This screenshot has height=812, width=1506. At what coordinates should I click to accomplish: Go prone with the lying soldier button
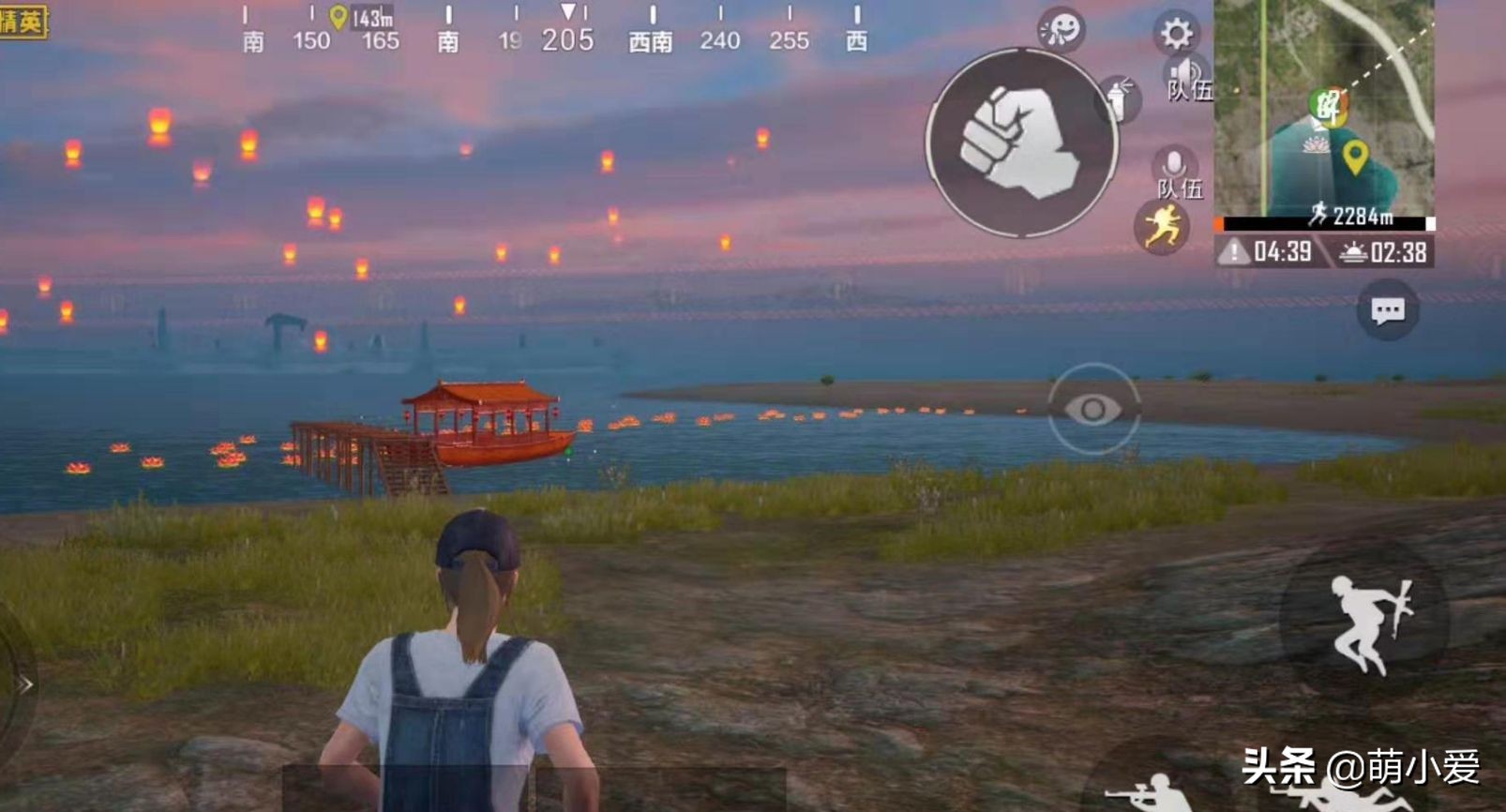point(1350,797)
